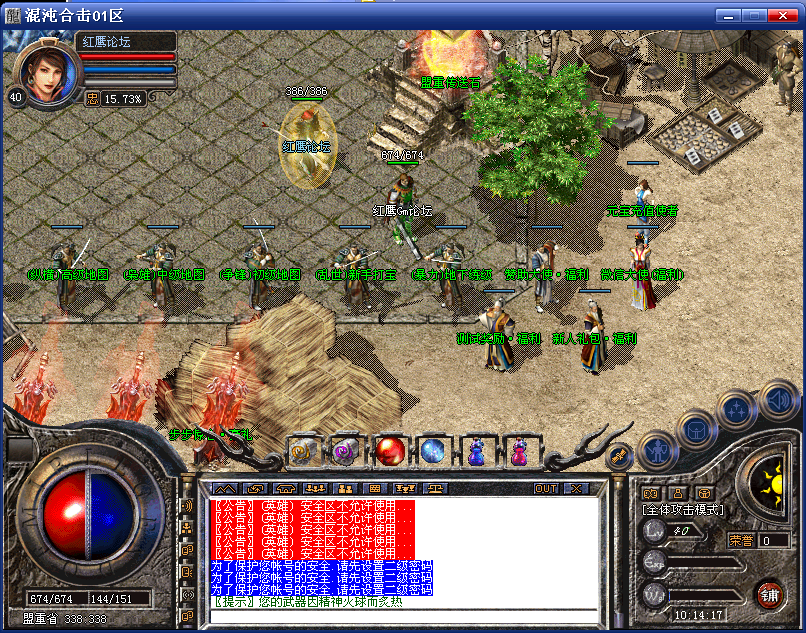Use the blue orb hotbar item
Image resolution: width=806 pixels, height=633 pixels.
point(432,452)
